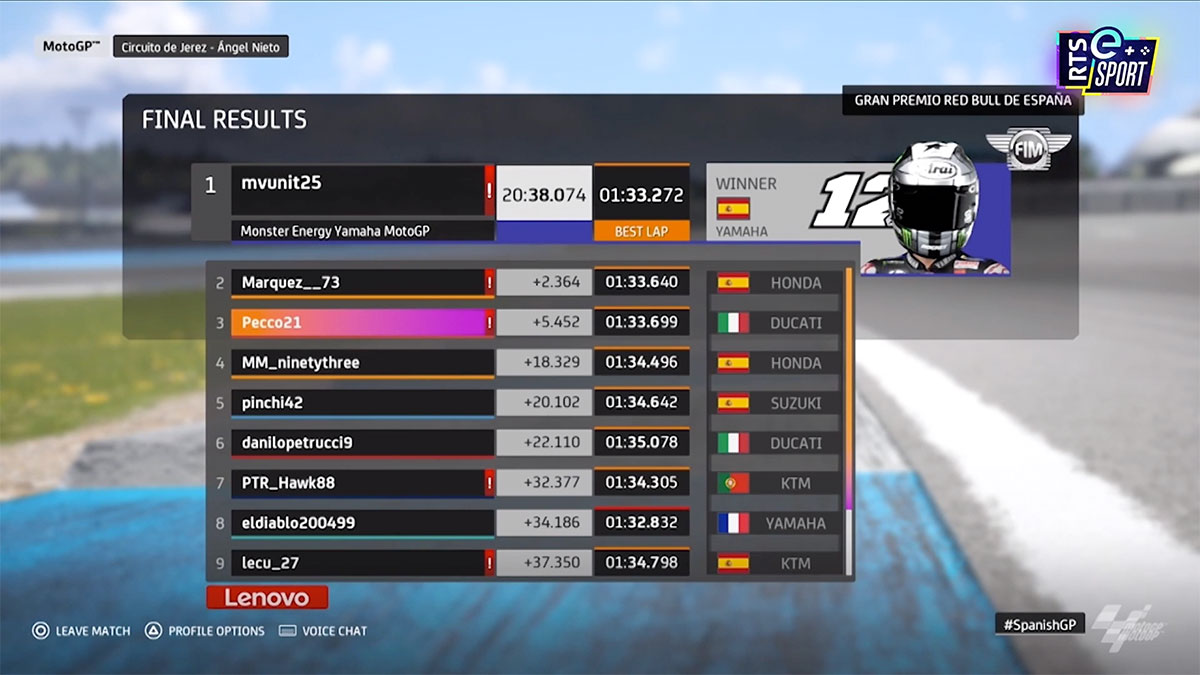The image size is (1200, 675).
Task: Select player pinchi42's result row
Action: [361, 403]
